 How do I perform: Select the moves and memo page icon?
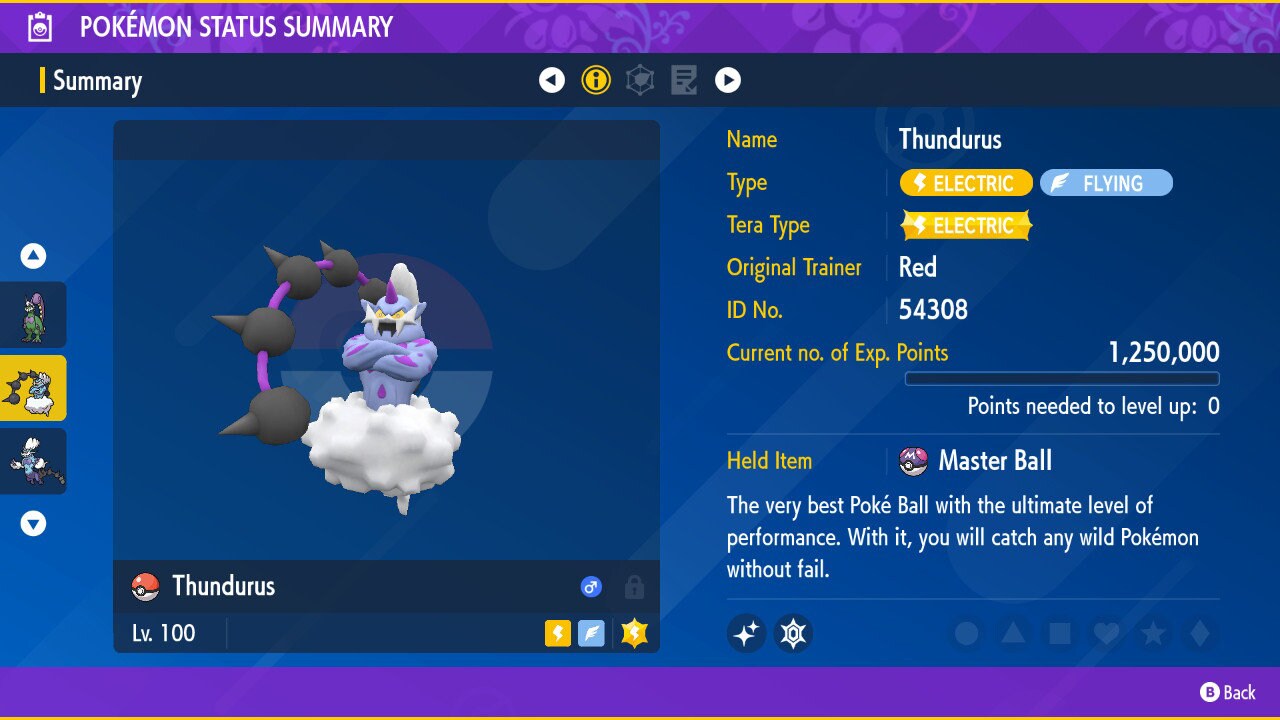(684, 80)
